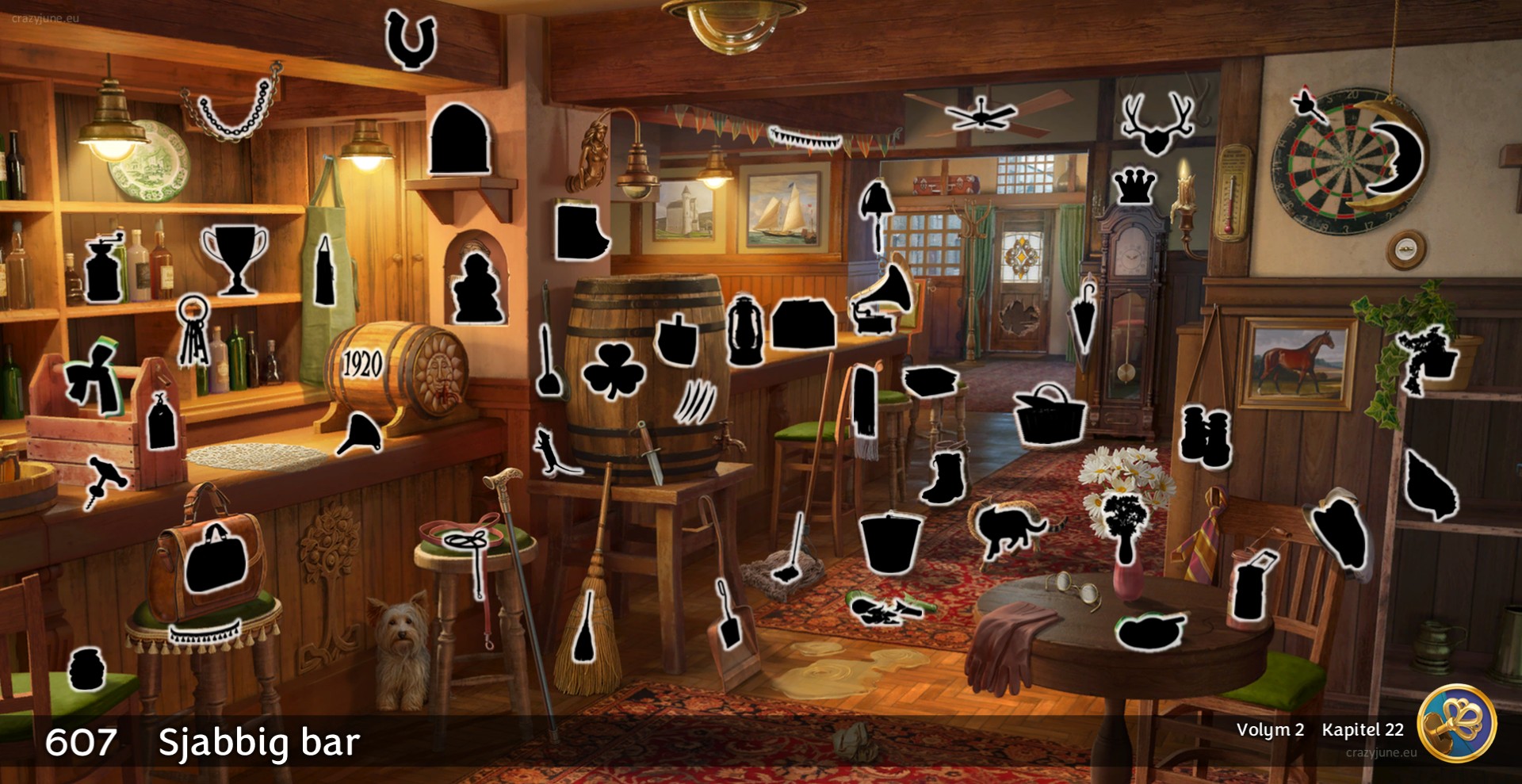Select the ceiling fan silhouette
This screenshot has height=784, width=1522.
(981, 115)
